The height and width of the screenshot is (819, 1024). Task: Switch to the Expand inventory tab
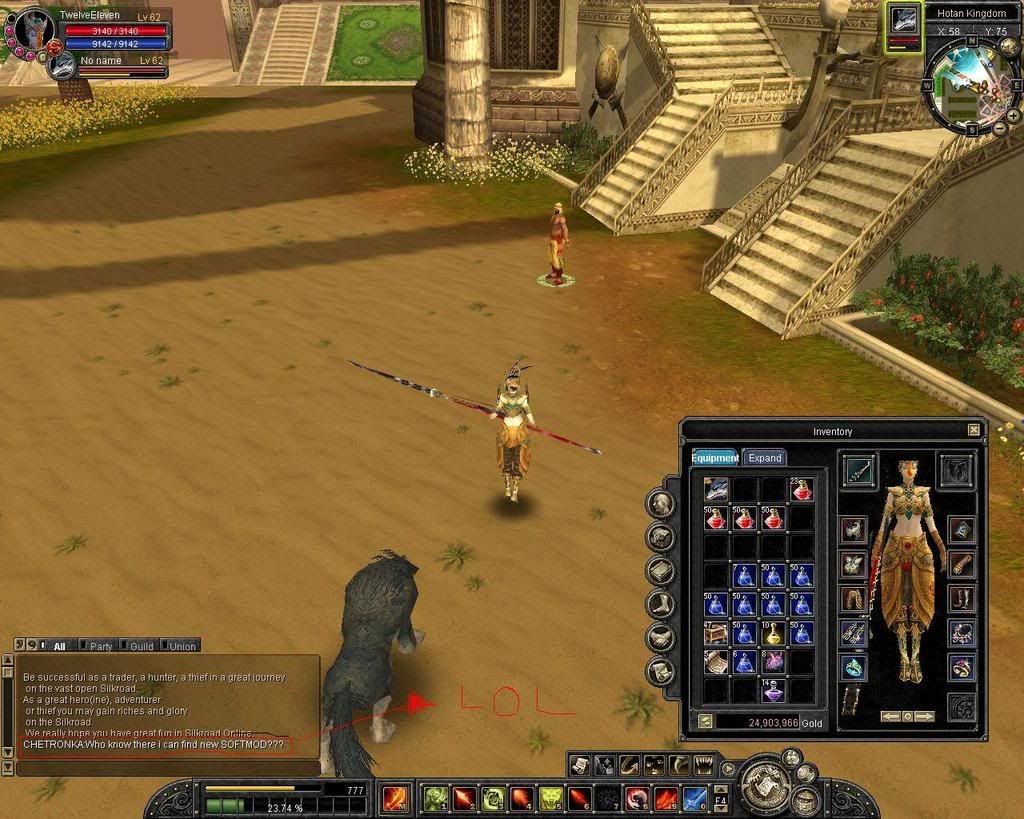(x=764, y=458)
